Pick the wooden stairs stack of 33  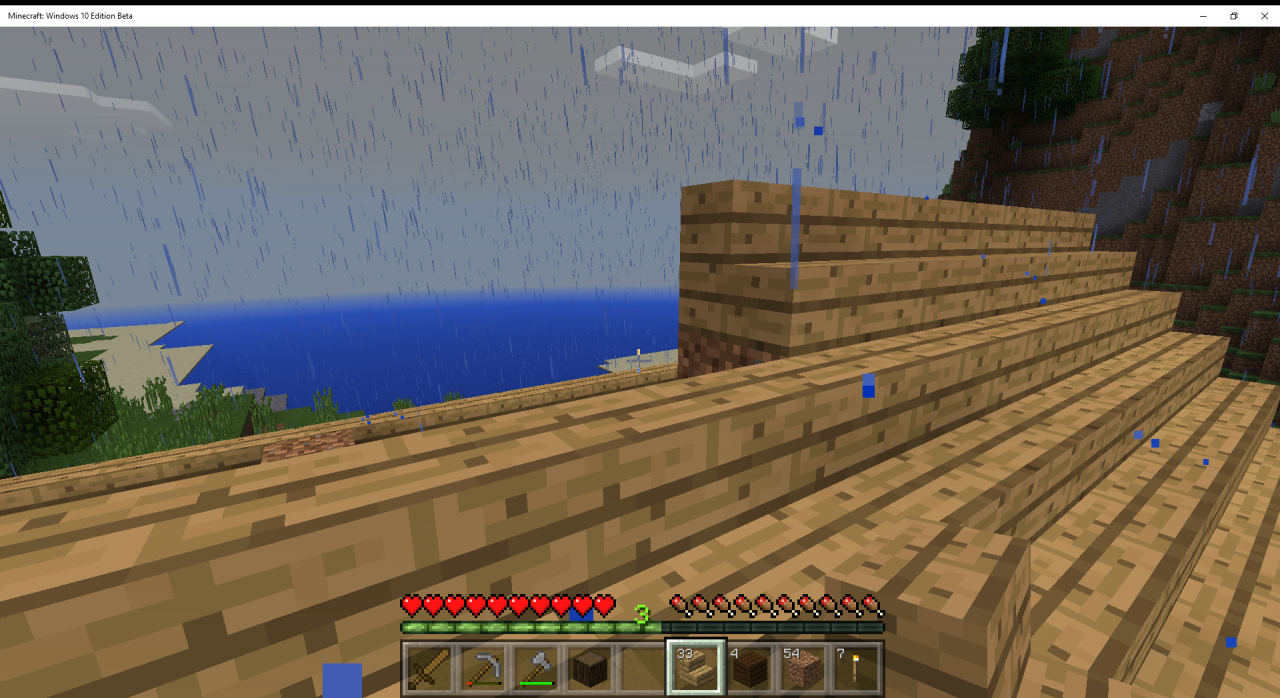click(x=696, y=668)
